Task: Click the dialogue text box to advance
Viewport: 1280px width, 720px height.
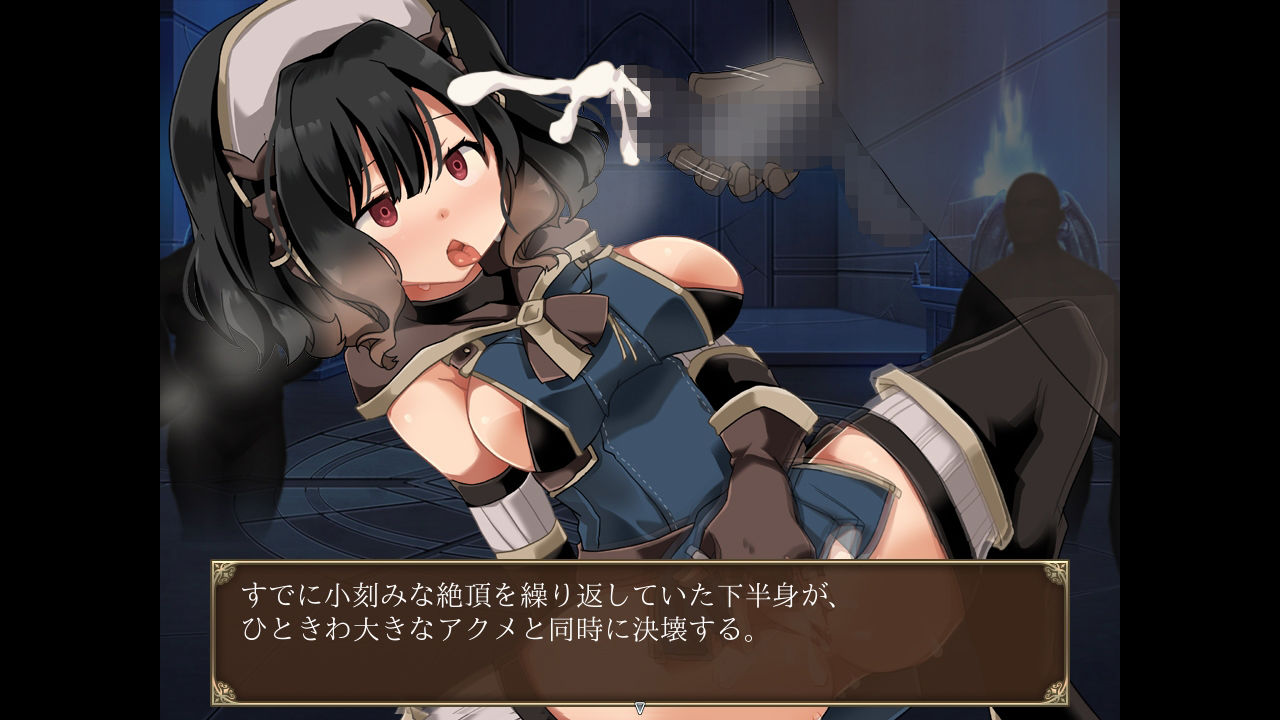Action: click(x=639, y=632)
